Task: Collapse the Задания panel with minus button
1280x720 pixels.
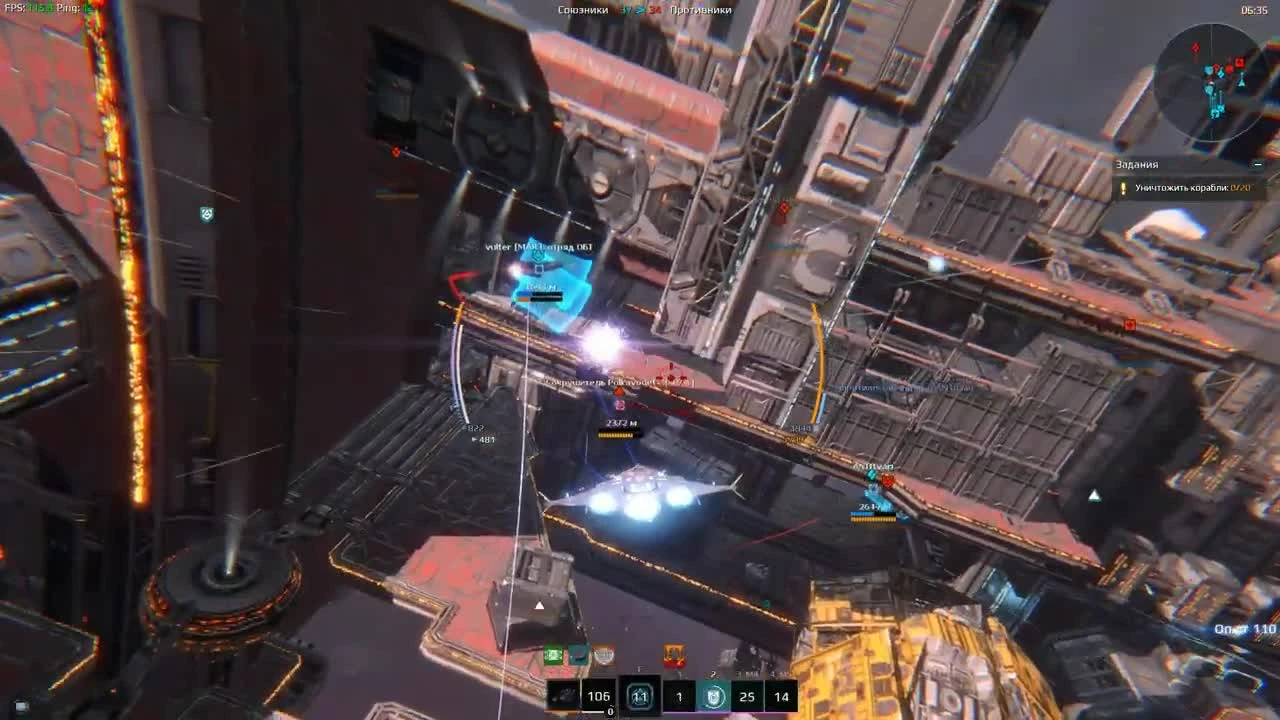Action: tap(1258, 163)
